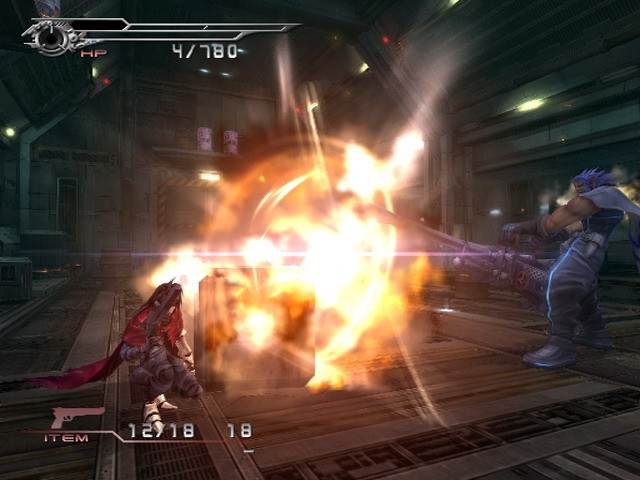This screenshot has width=640, height=480.
Task: Select the handgun weapon icon
Action: coord(76,418)
